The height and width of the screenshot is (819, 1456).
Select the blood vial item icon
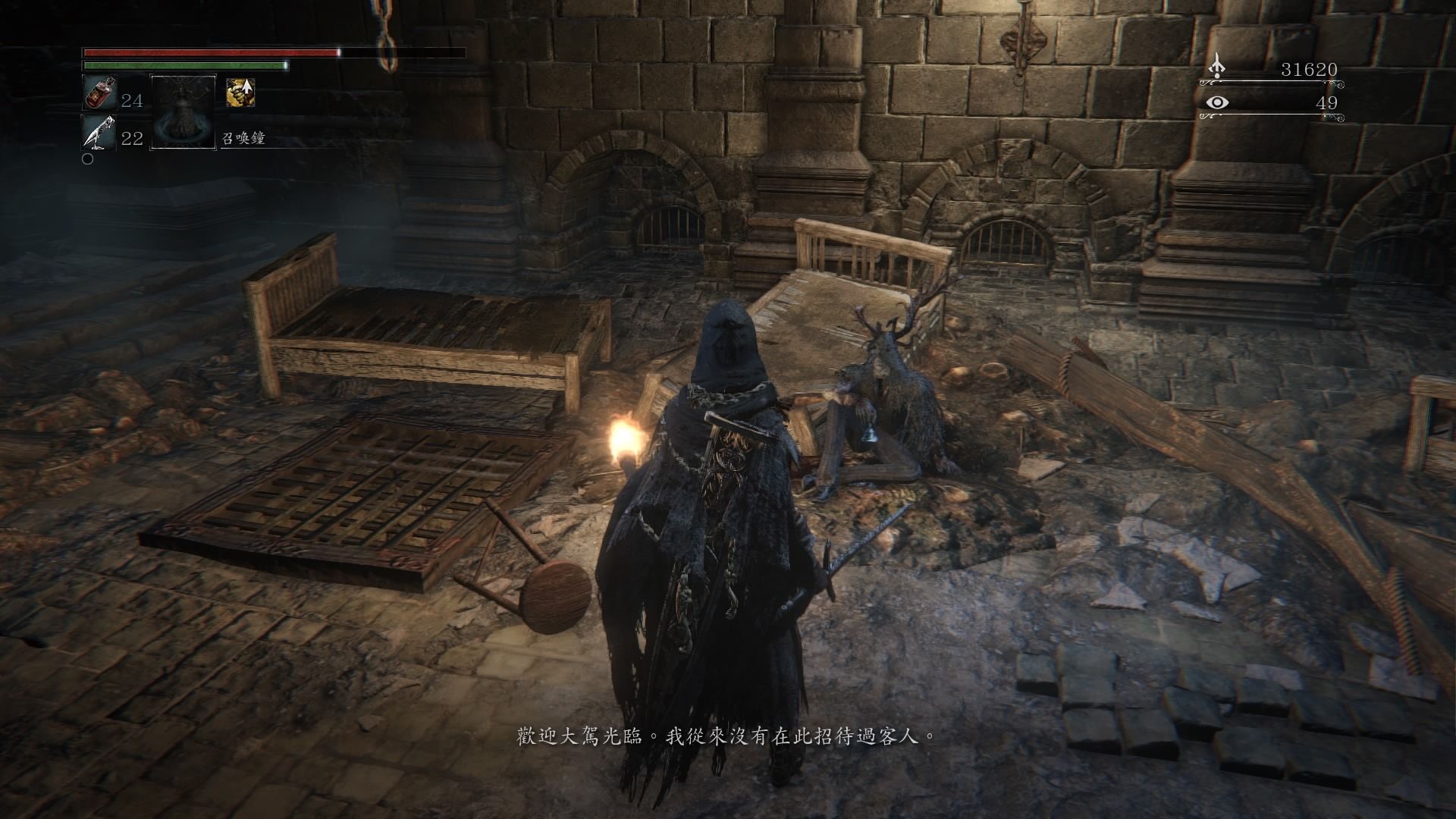pos(99,93)
